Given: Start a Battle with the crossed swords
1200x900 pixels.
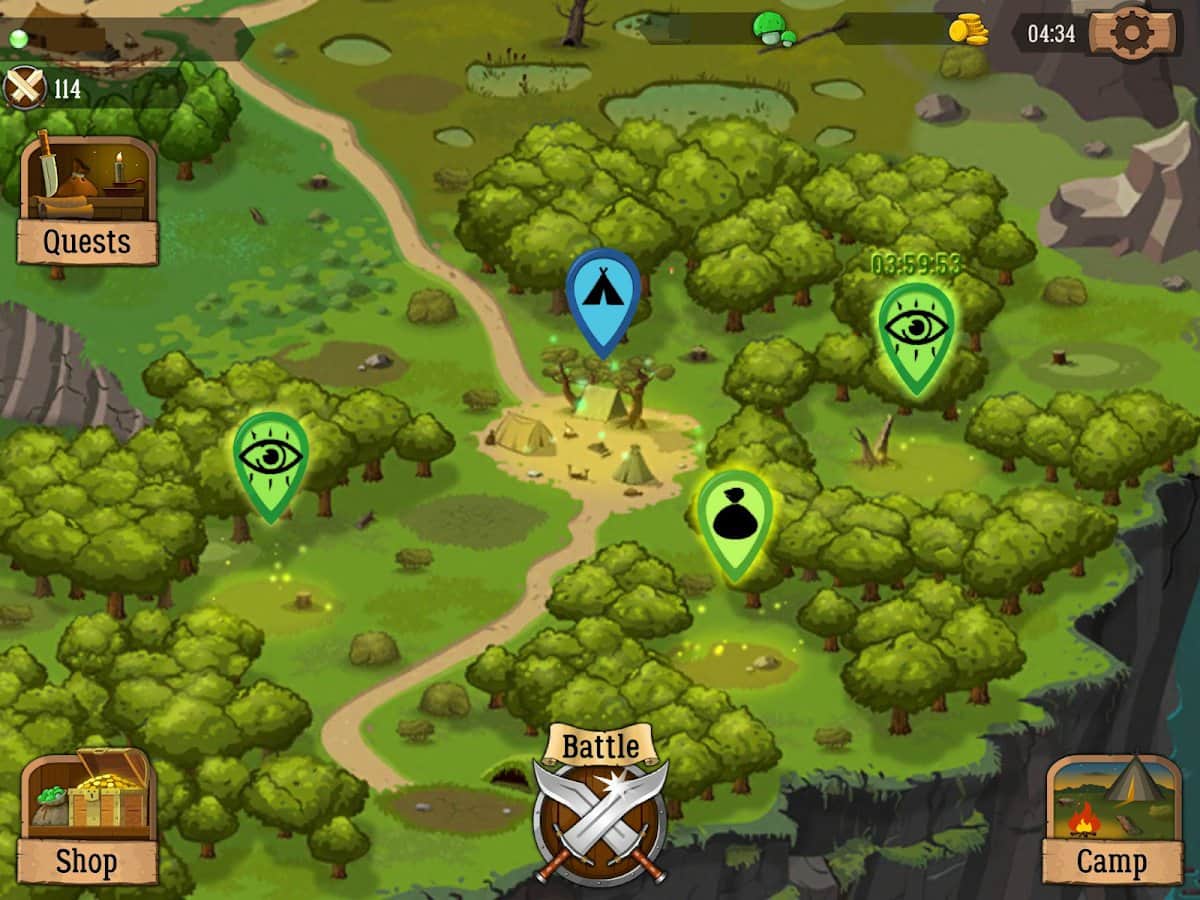Looking at the screenshot, I should (600, 810).
